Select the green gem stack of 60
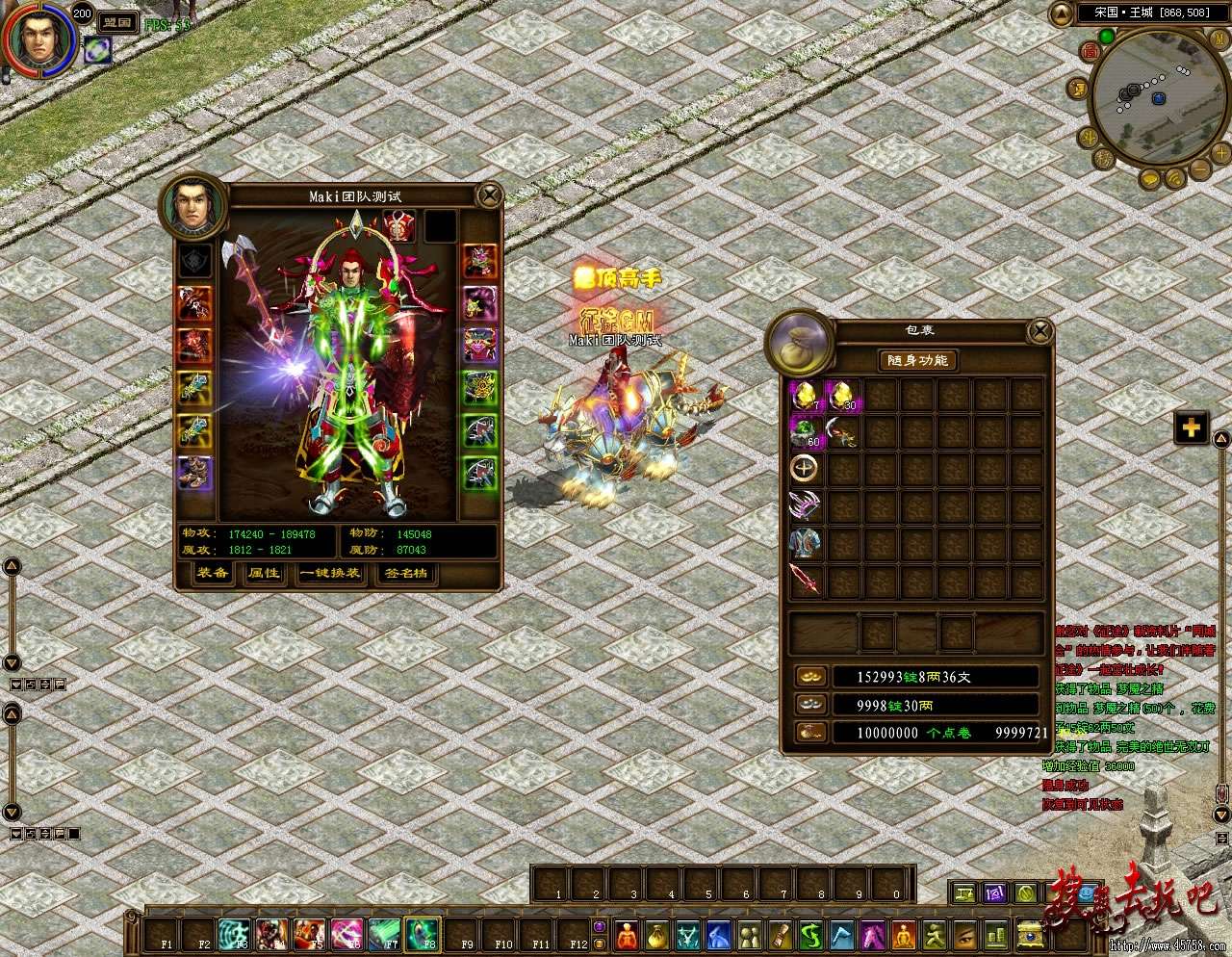Viewport: 1232px width, 957px height. (806, 432)
